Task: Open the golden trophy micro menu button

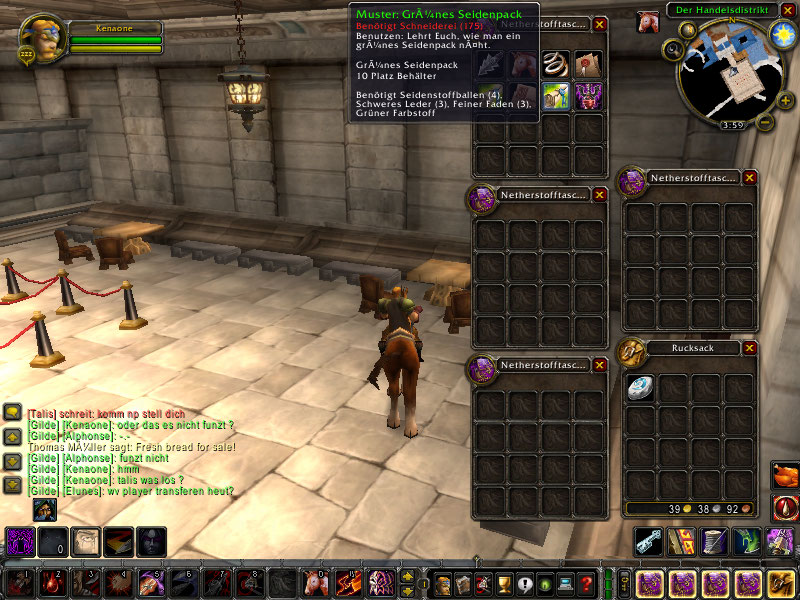Action: (x=503, y=584)
